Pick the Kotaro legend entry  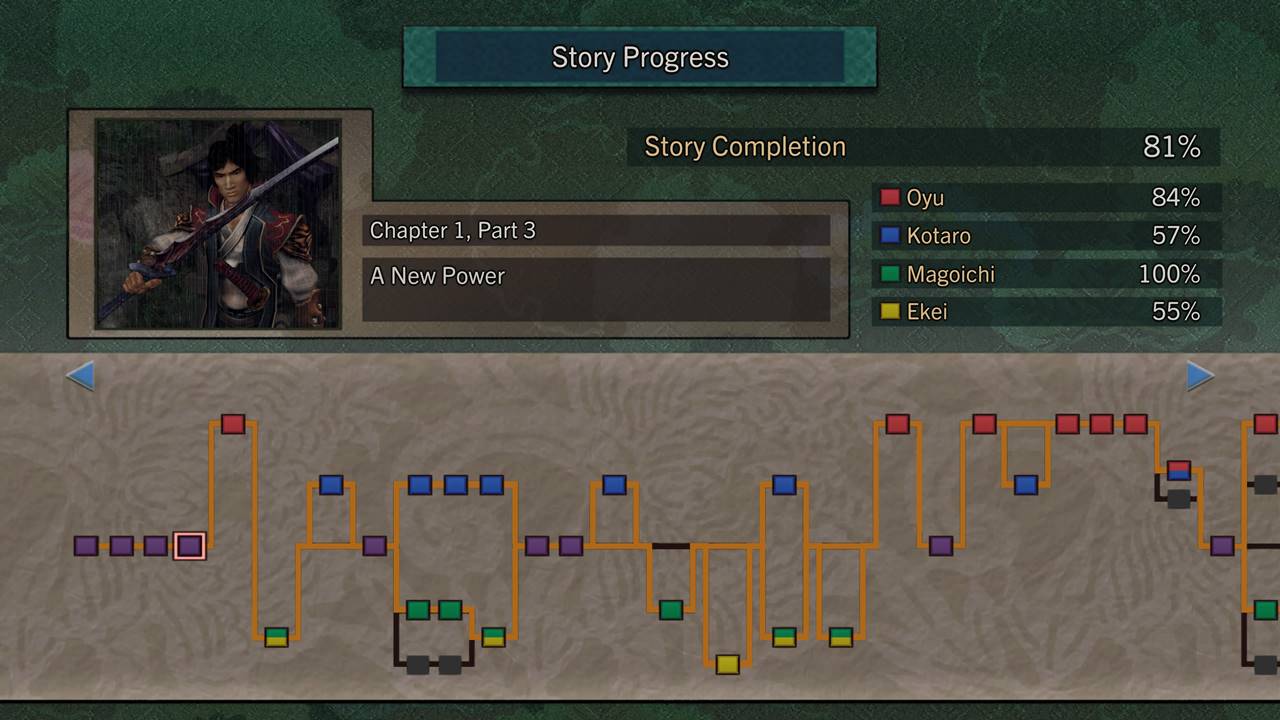(1047, 236)
